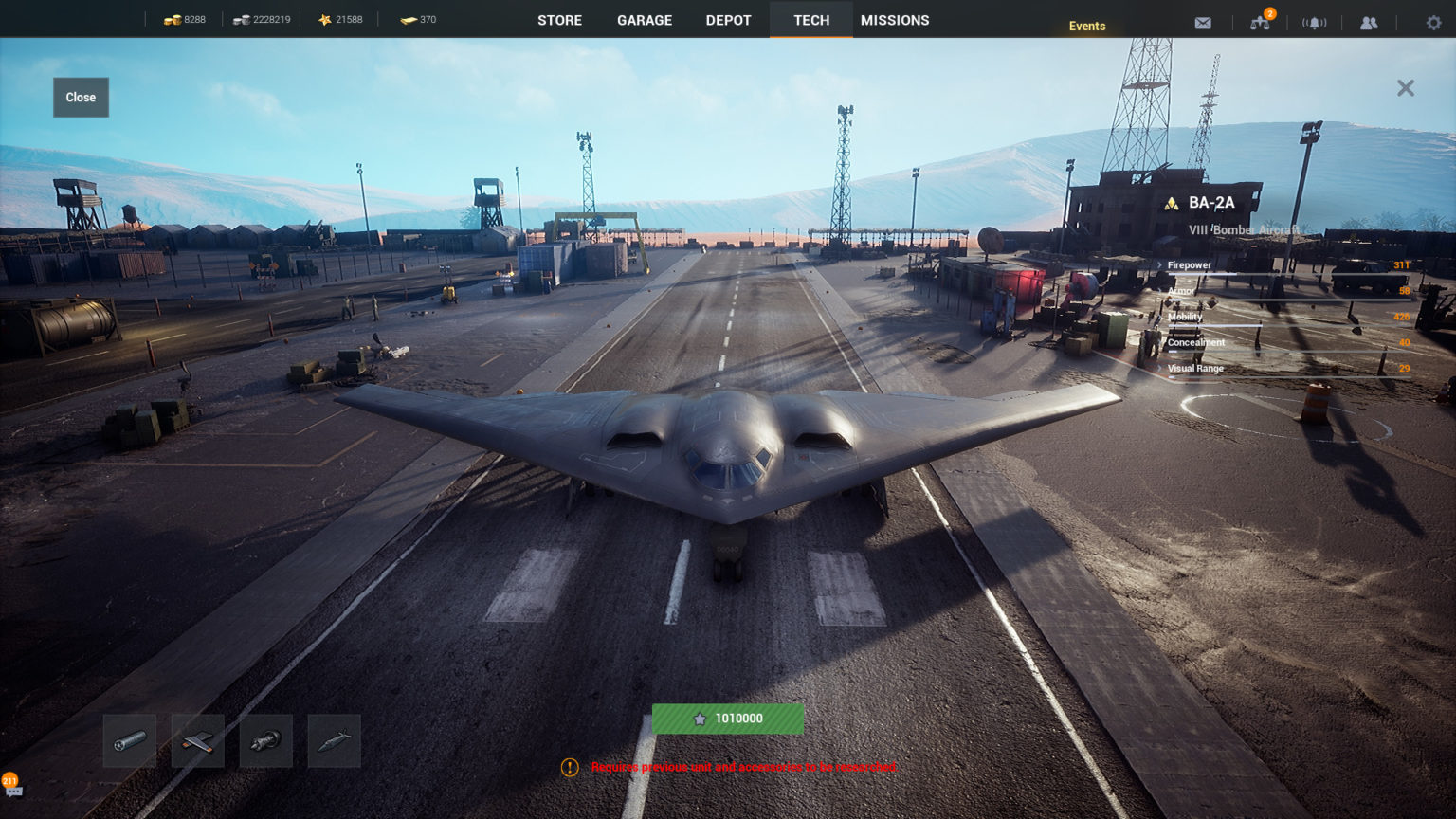Viewport: 1456px width, 819px height.
Task: Open the Events panel
Action: [1086, 26]
